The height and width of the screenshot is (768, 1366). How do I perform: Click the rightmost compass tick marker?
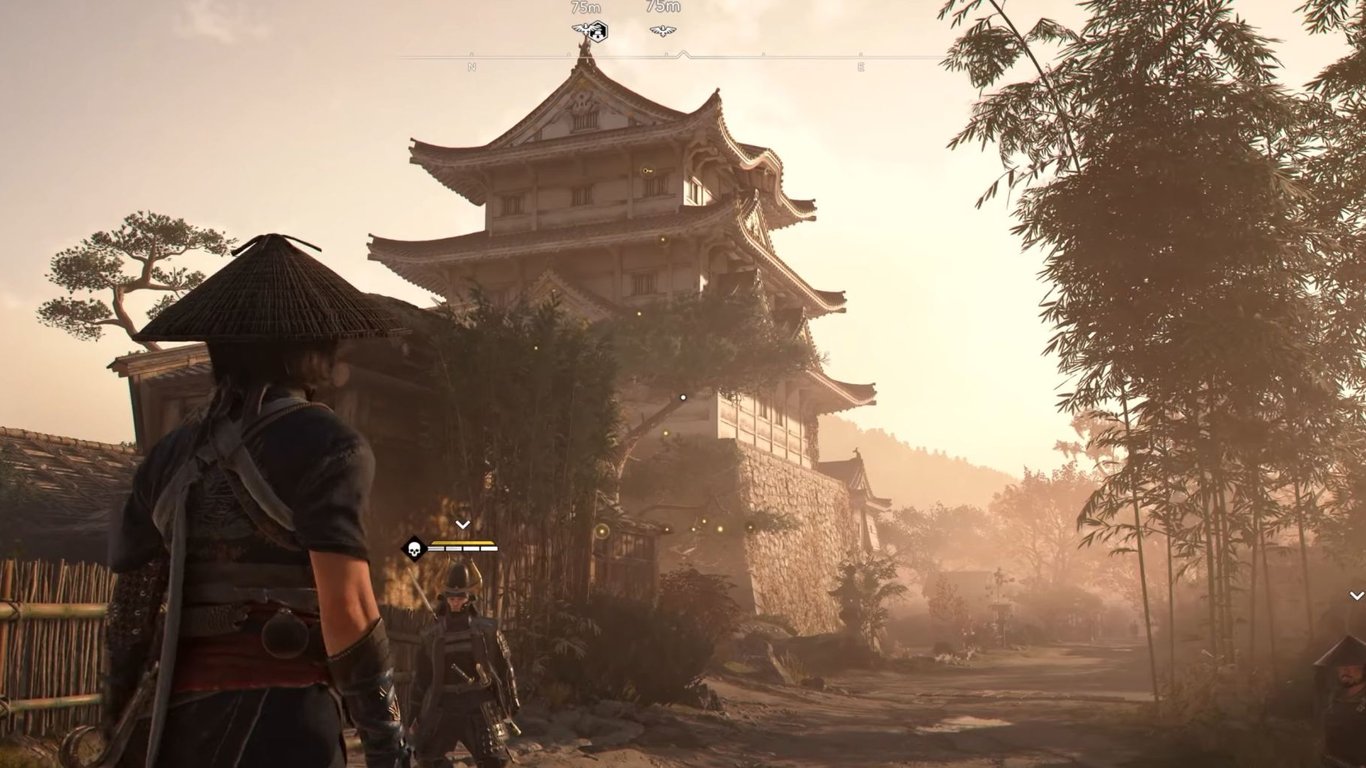click(859, 52)
